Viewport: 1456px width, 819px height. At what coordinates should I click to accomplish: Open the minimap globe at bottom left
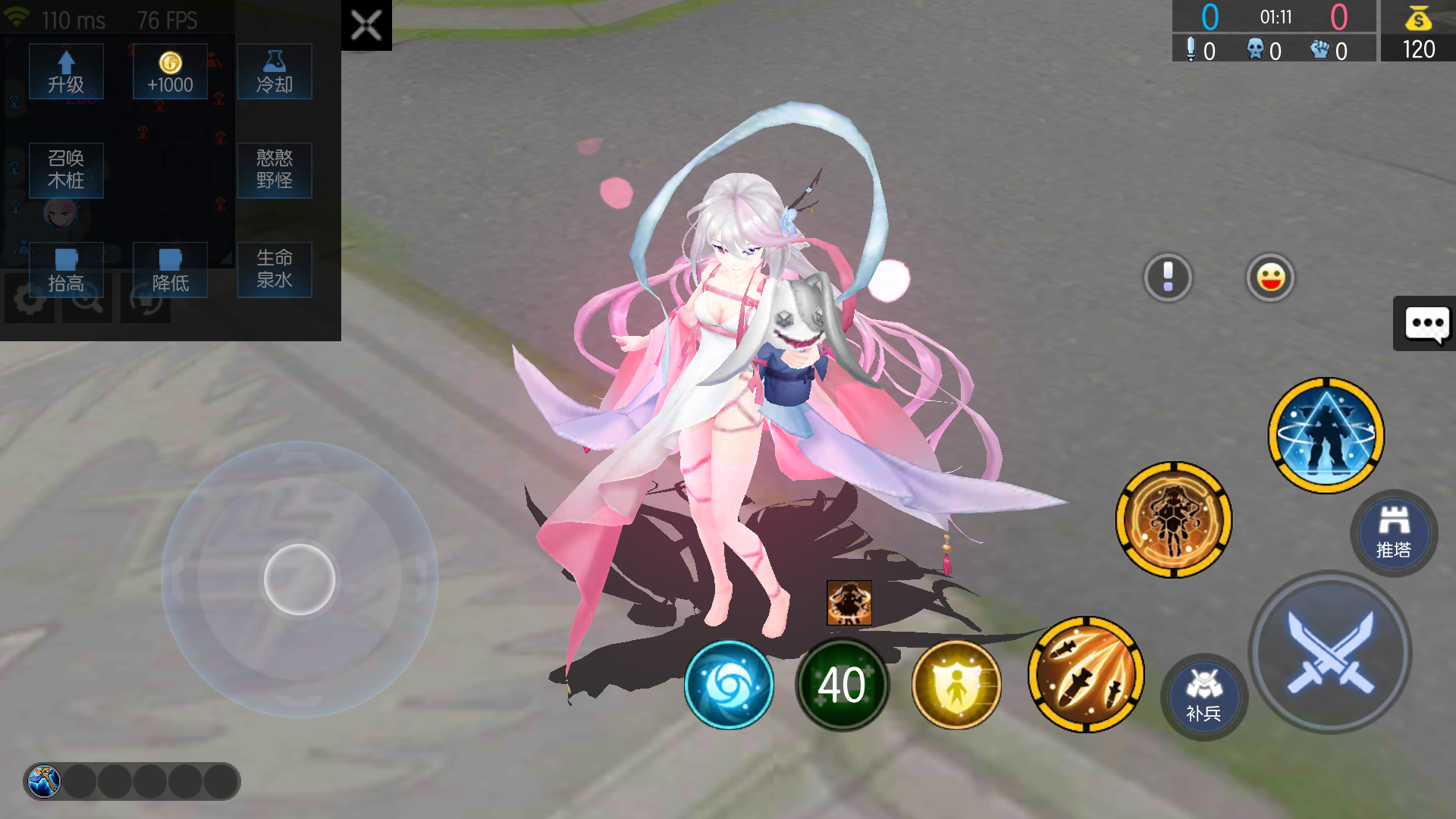coord(45,782)
